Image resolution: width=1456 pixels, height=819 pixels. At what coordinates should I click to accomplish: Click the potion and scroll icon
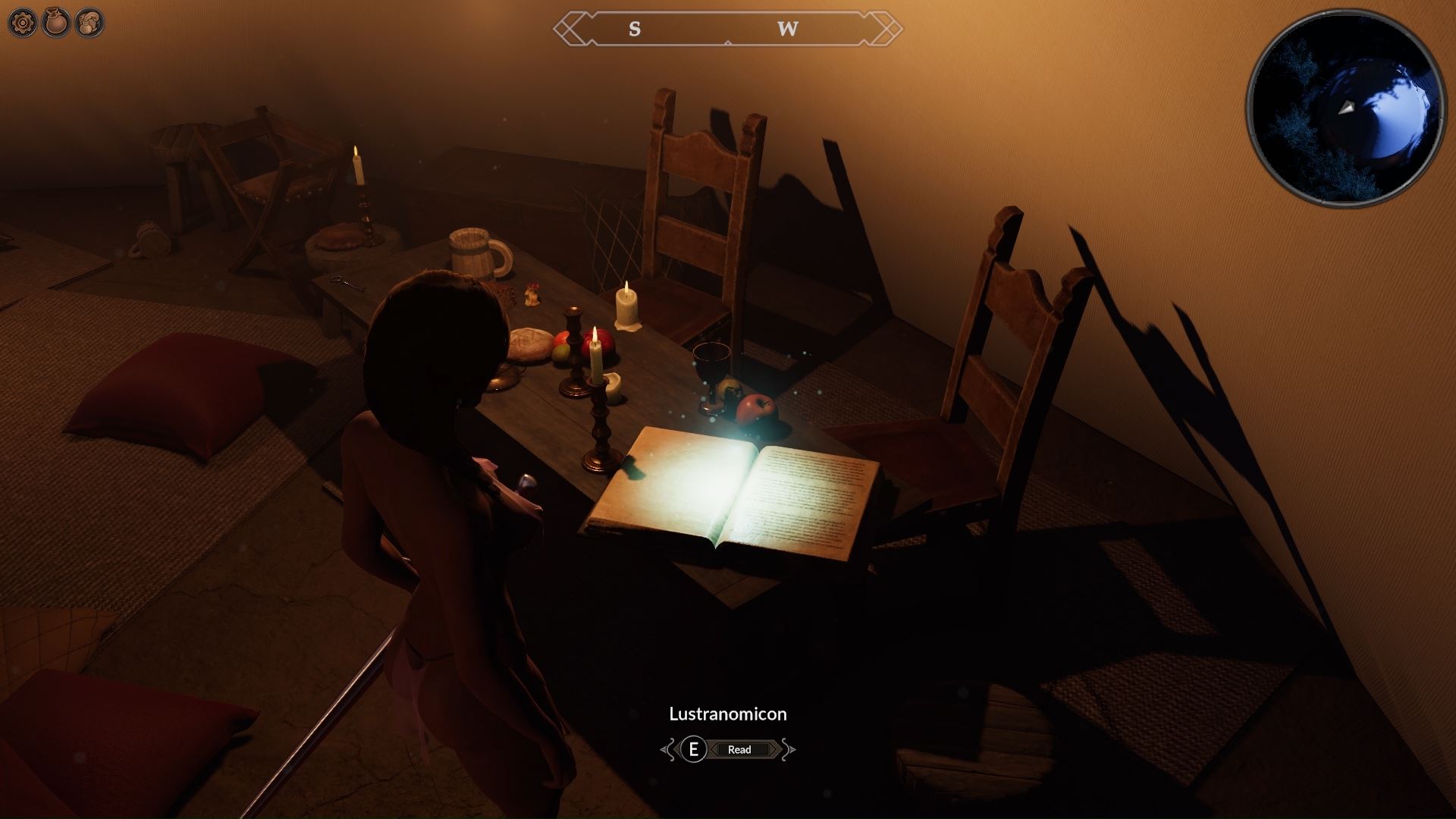pos(90,24)
